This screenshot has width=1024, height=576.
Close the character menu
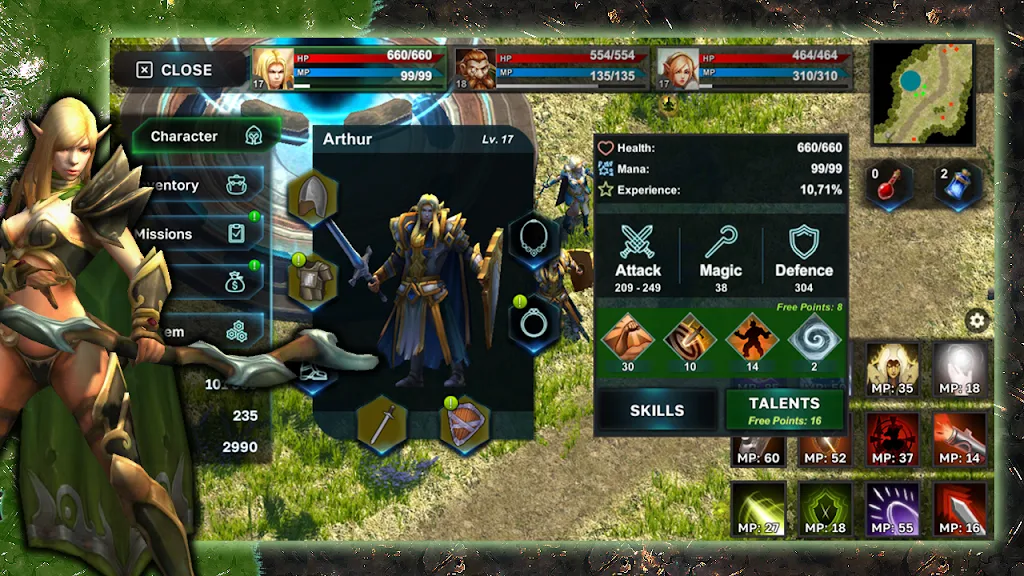(175, 70)
